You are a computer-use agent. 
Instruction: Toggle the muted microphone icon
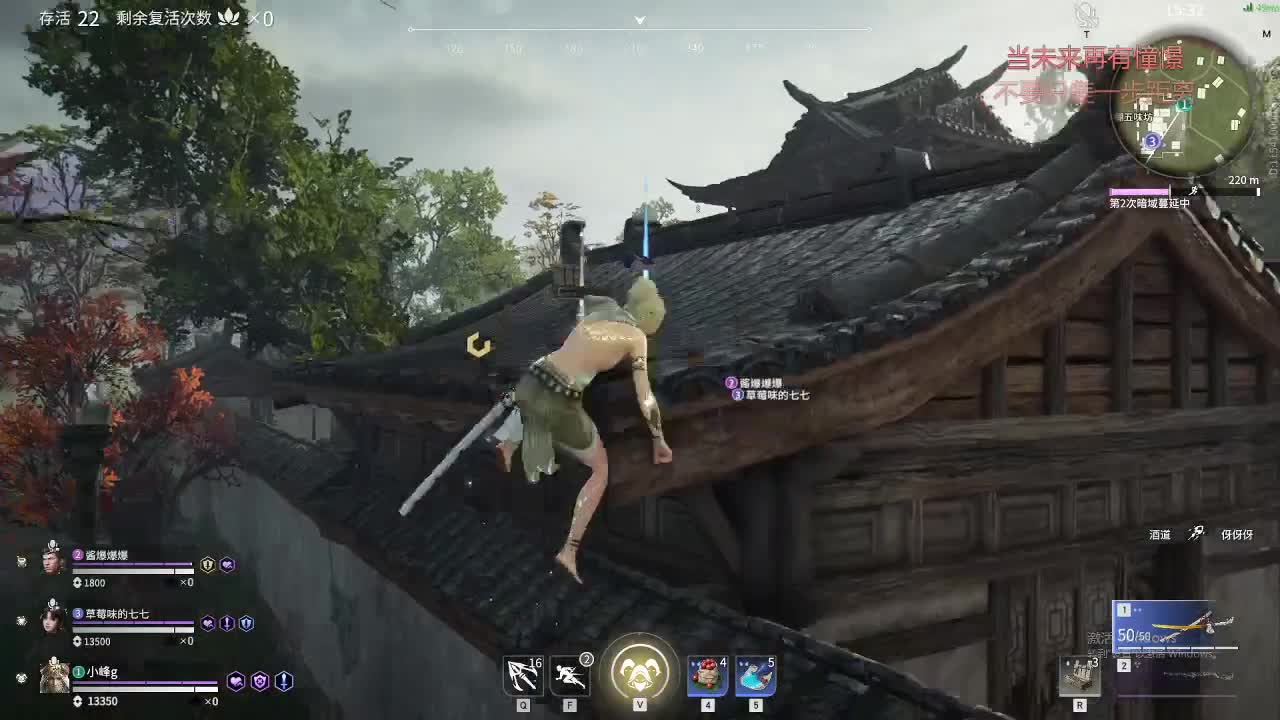point(1086,14)
